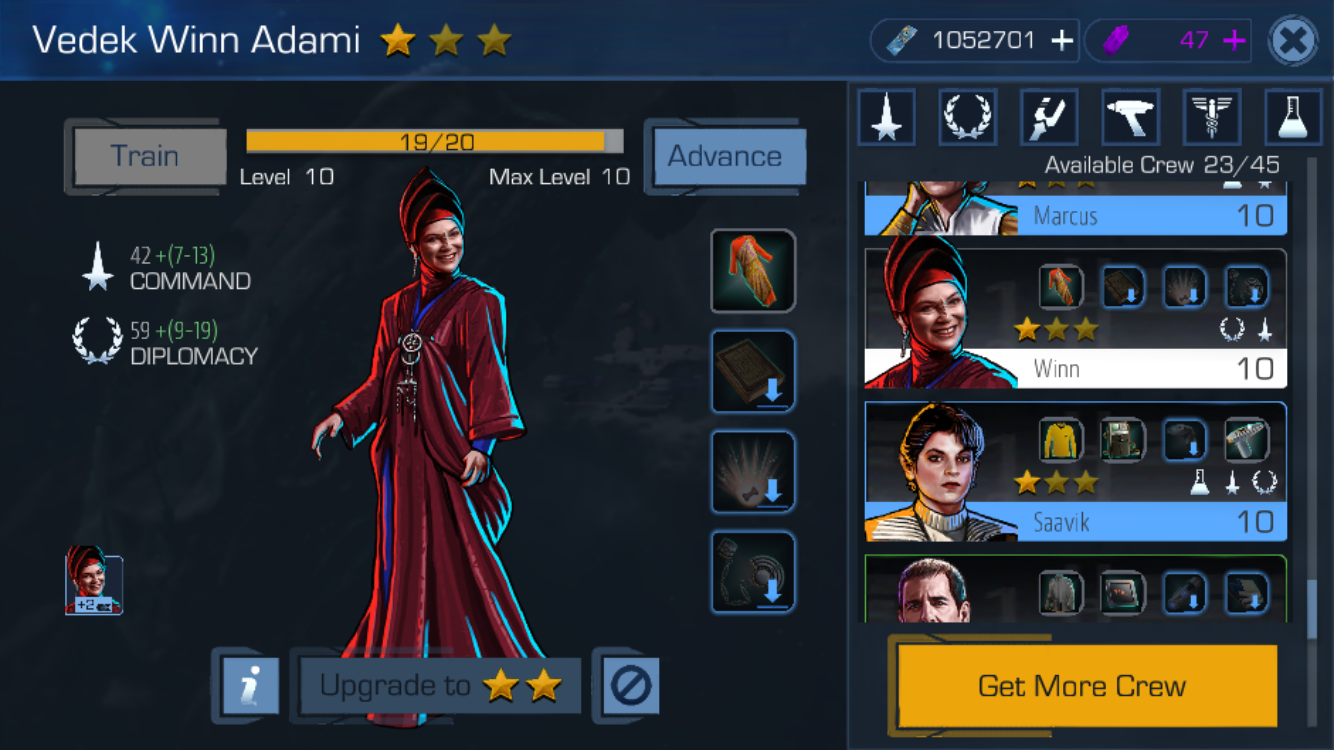This screenshot has height=750, width=1334.
Task: Buy more dilithium with the purple plus
Action: (1234, 41)
